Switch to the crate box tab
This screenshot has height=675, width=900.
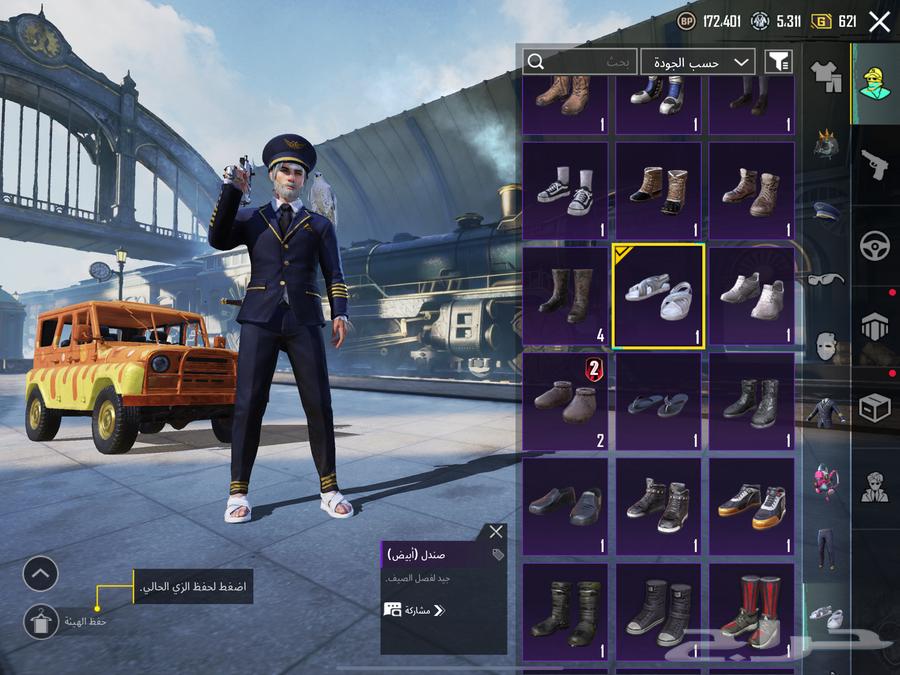875,407
